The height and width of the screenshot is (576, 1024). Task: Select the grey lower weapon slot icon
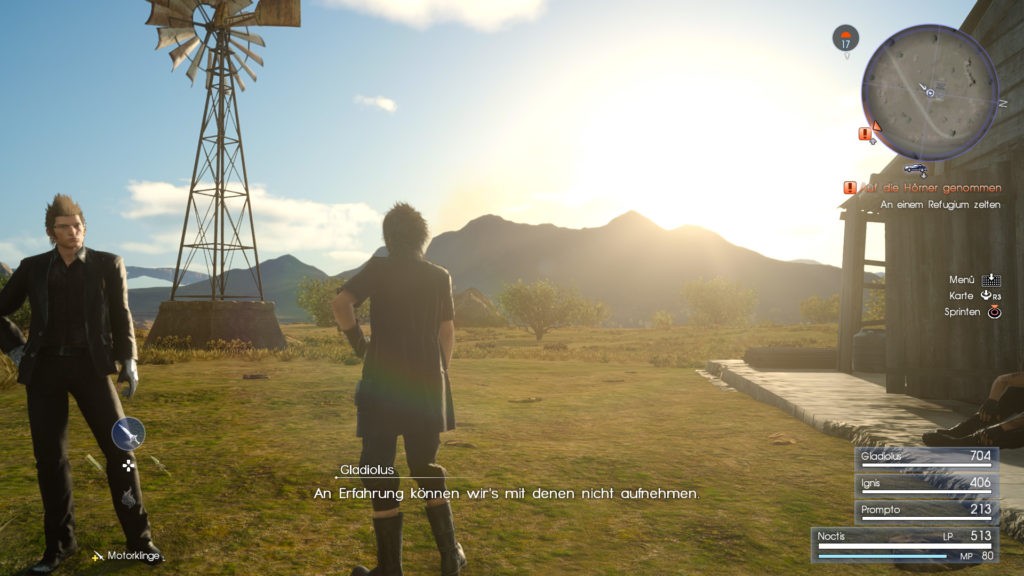(128, 497)
